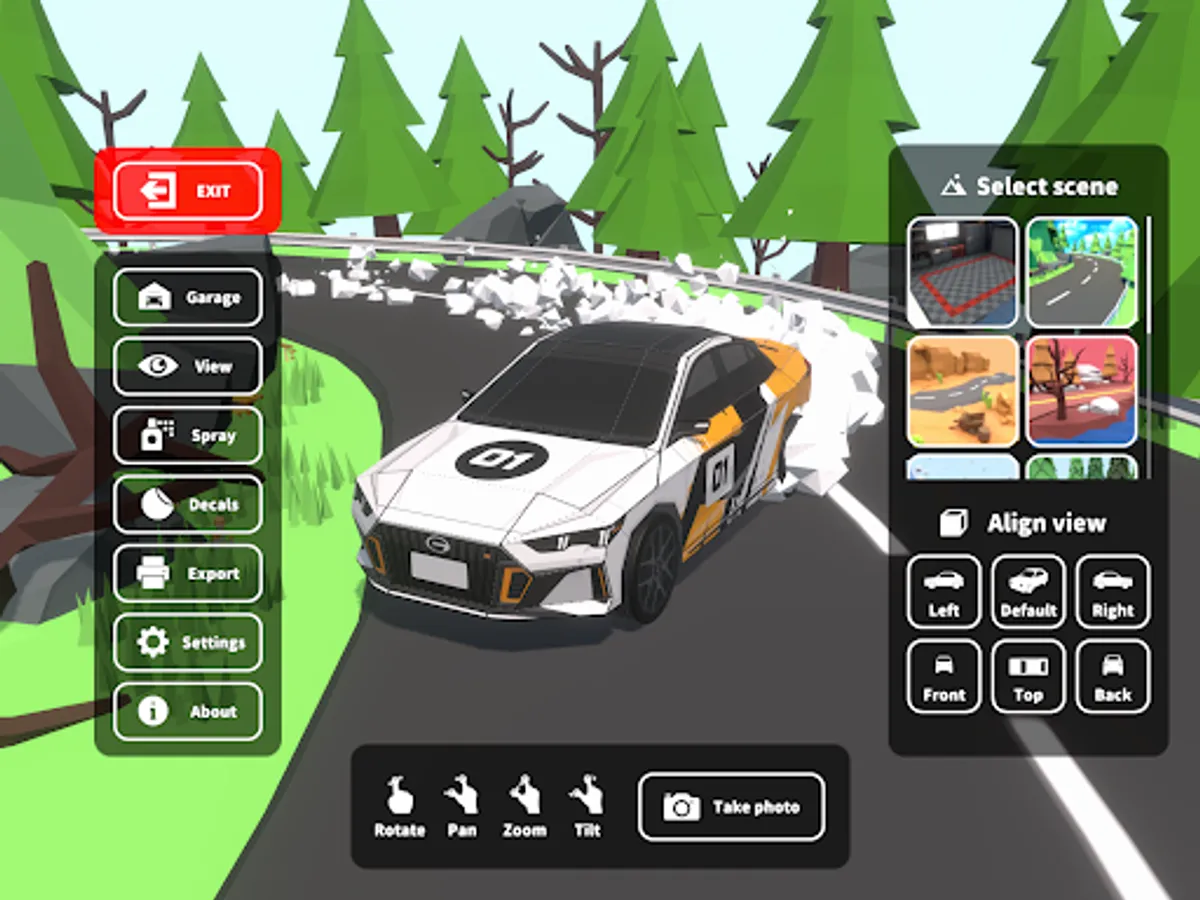
Task: Select the Rotate gesture icon
Action: (x=399, y=806)
